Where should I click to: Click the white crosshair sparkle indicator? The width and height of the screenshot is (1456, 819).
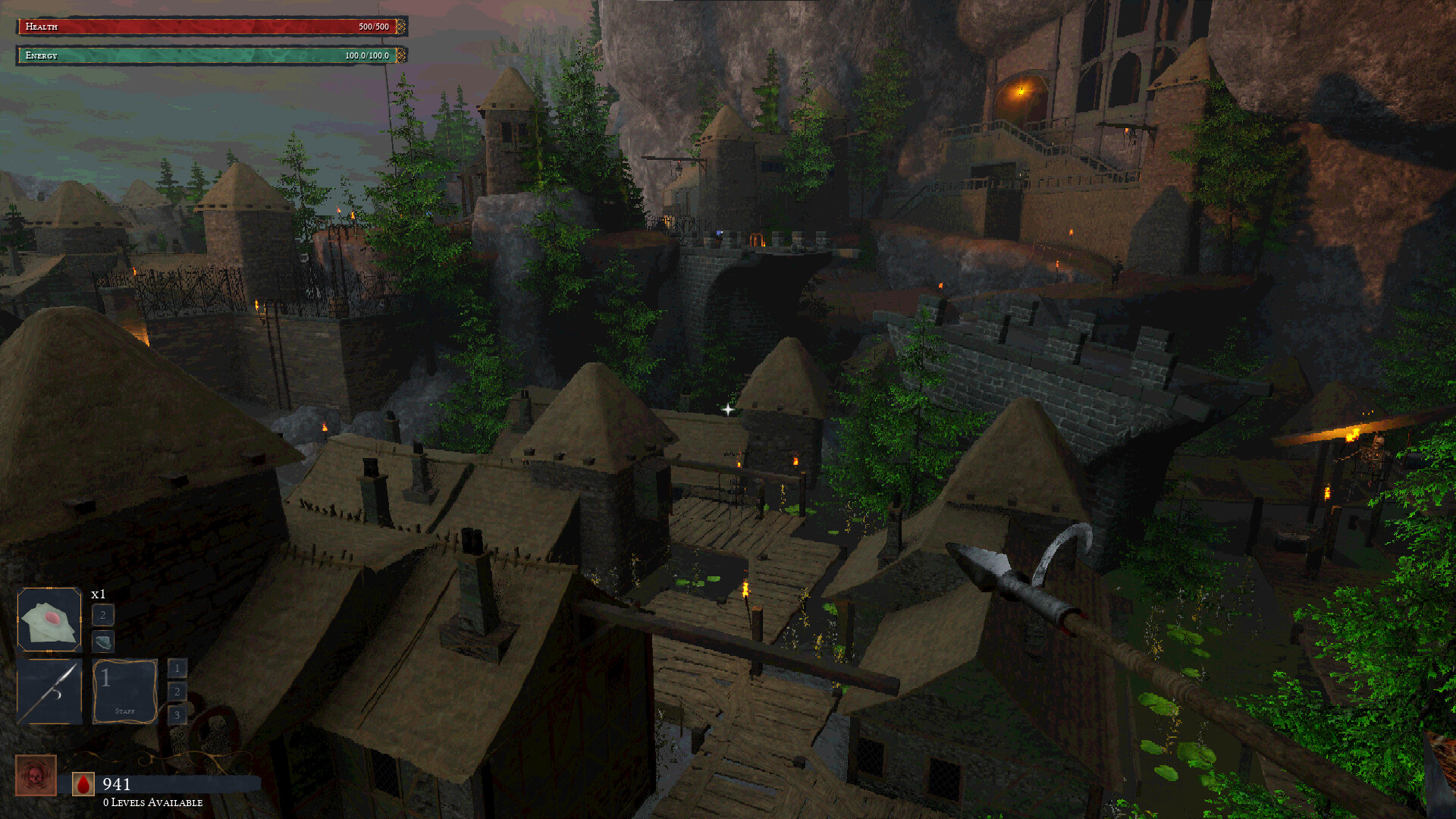pyautogui.click(x=727, y=409)
